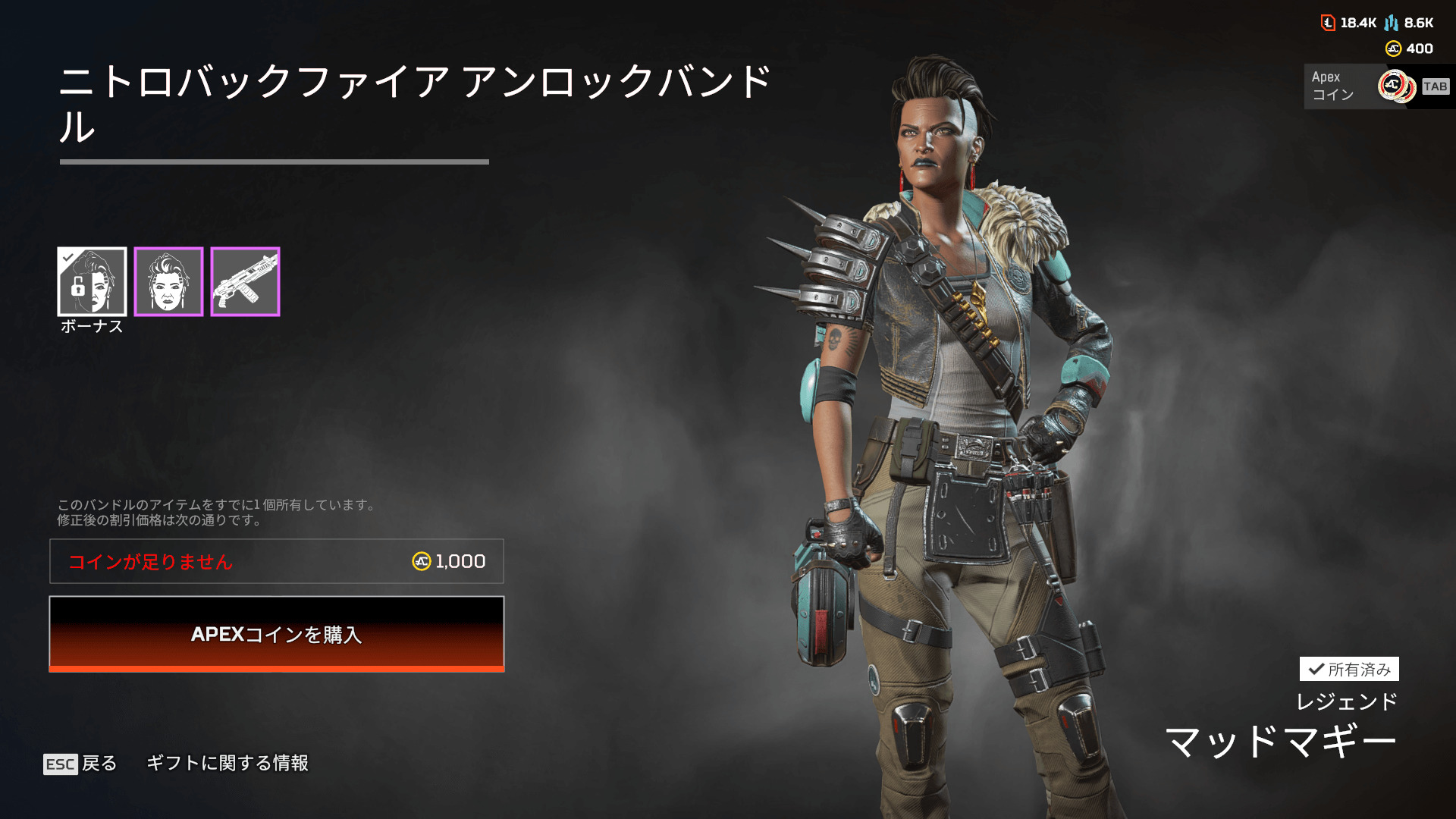Screen dimensions: 1456x819
Task: Choose the Mad Maggie skin thumbnail
Action: pyautogui.click(x=168, y=281)
